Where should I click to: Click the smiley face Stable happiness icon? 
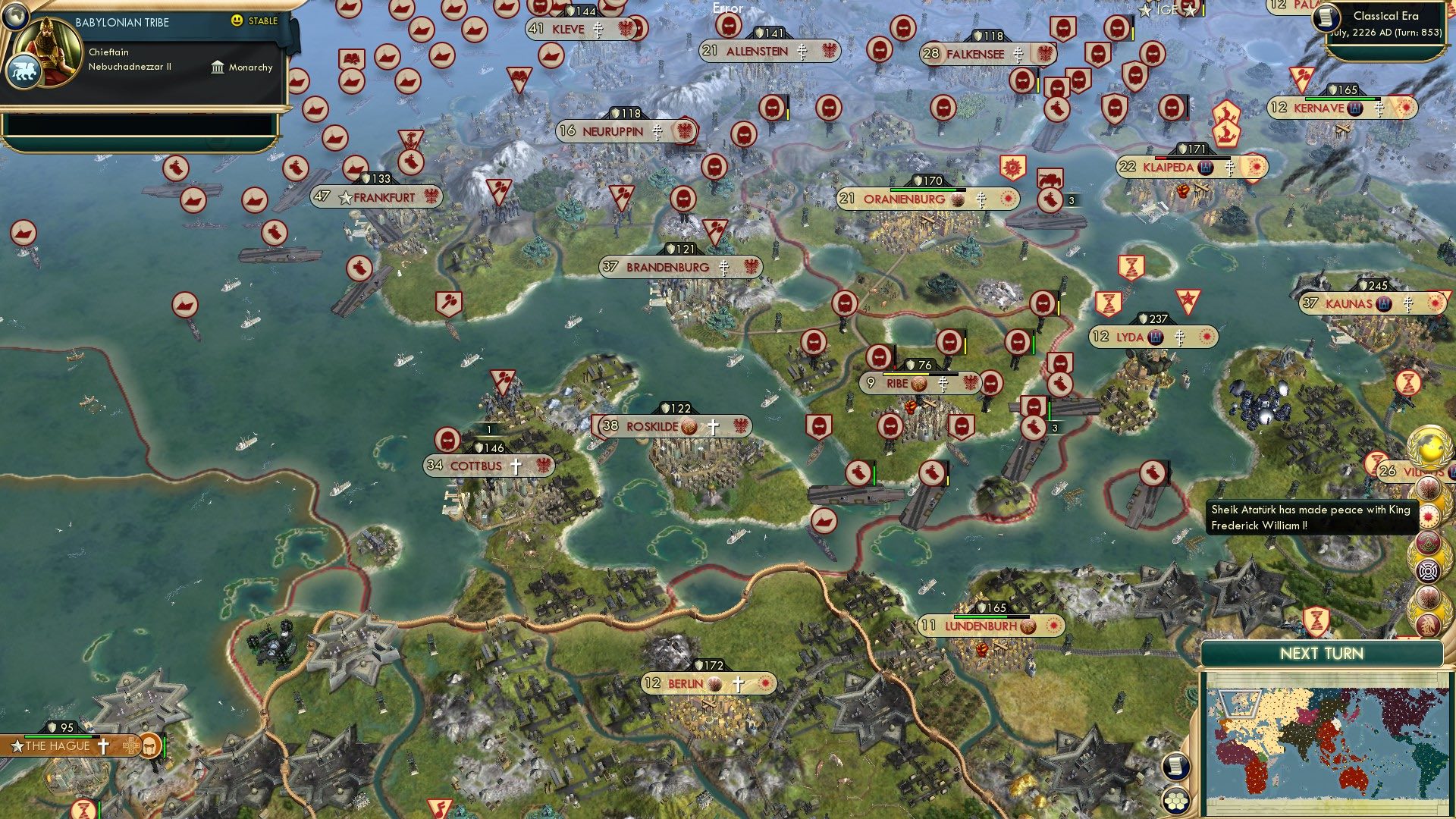click(x=237, y=22)
